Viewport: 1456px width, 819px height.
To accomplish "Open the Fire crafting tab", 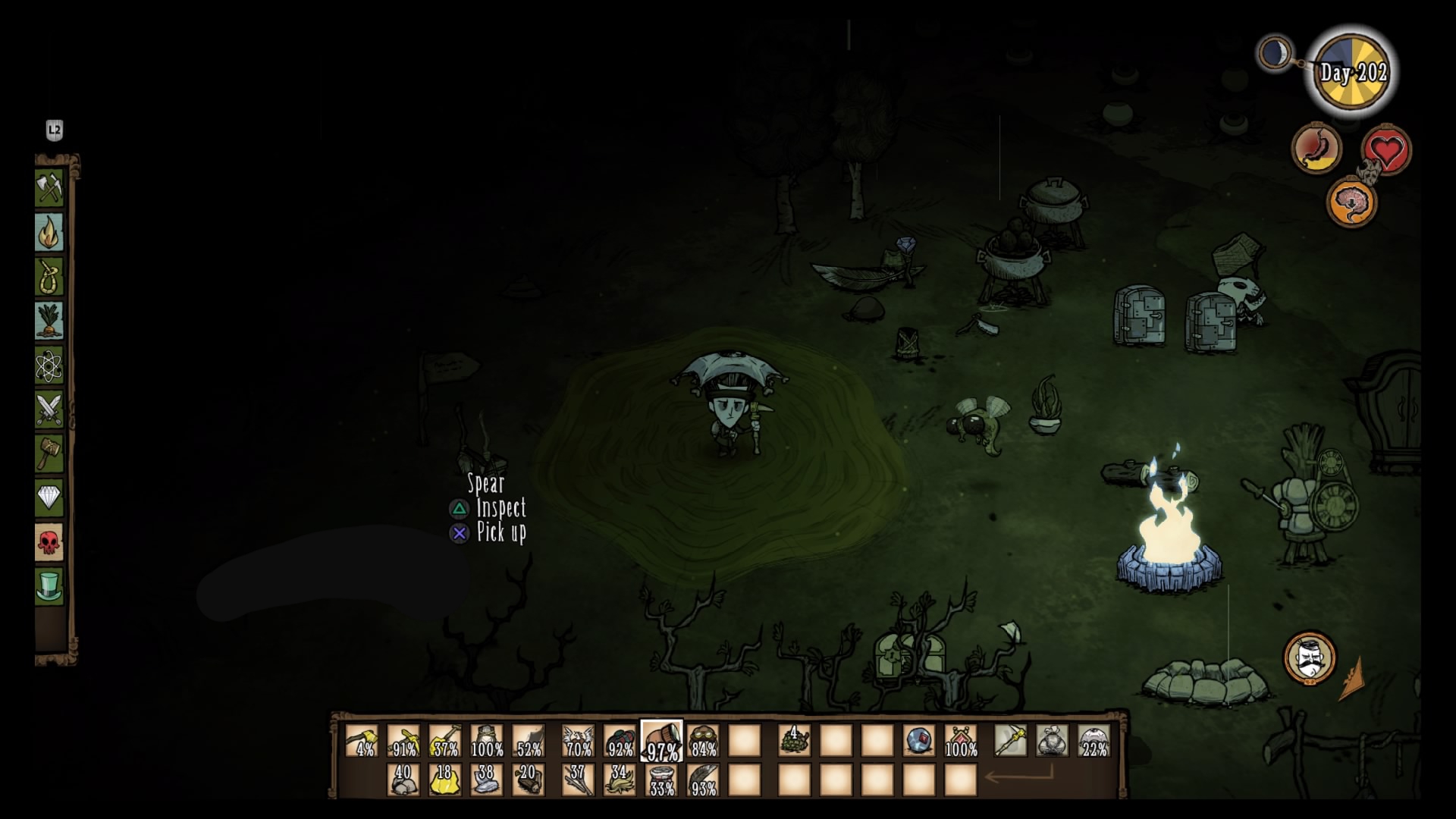I will click(x=49, y=232).
